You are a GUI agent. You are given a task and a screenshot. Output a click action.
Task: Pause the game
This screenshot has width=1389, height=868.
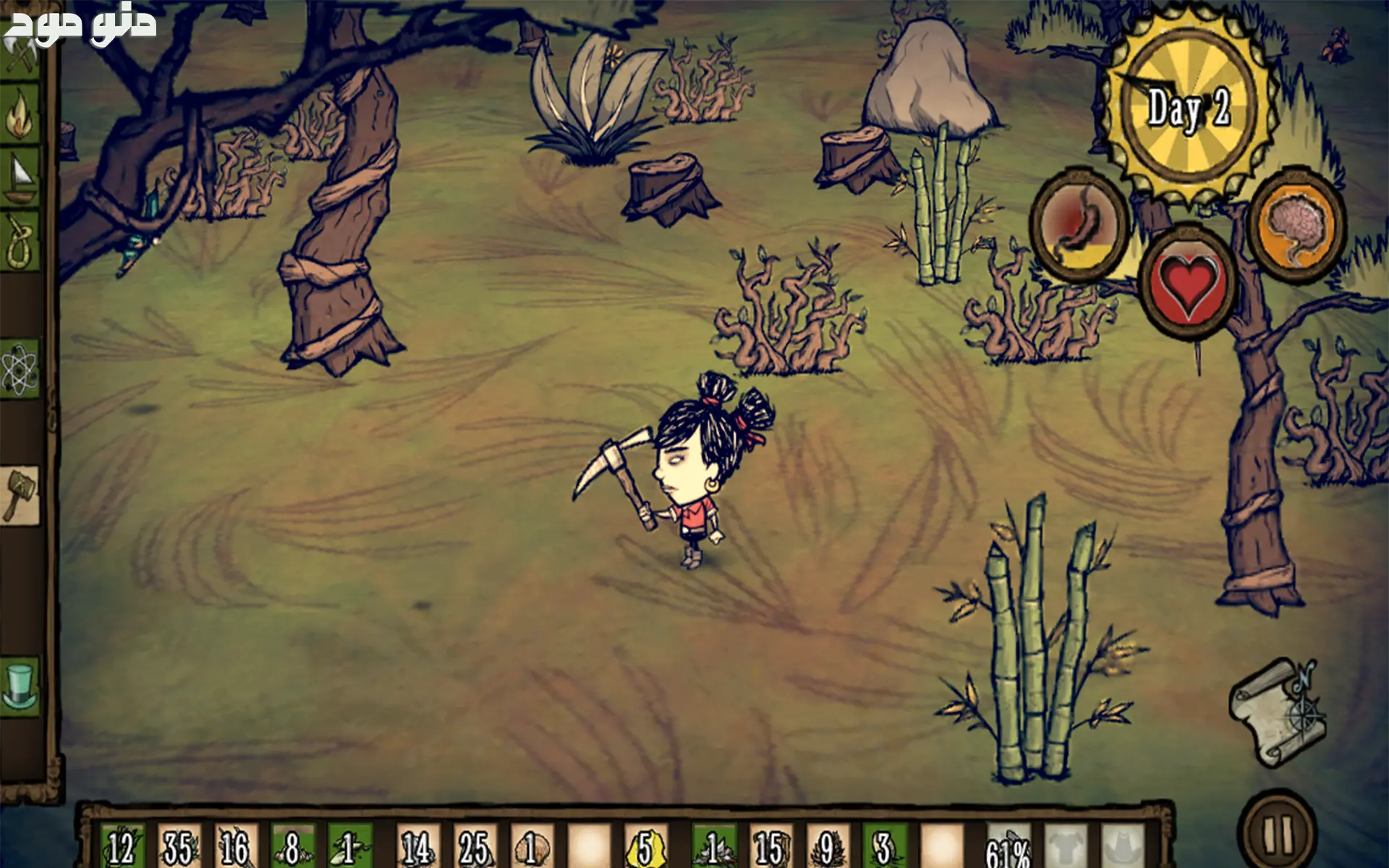tap(1277, 834)
